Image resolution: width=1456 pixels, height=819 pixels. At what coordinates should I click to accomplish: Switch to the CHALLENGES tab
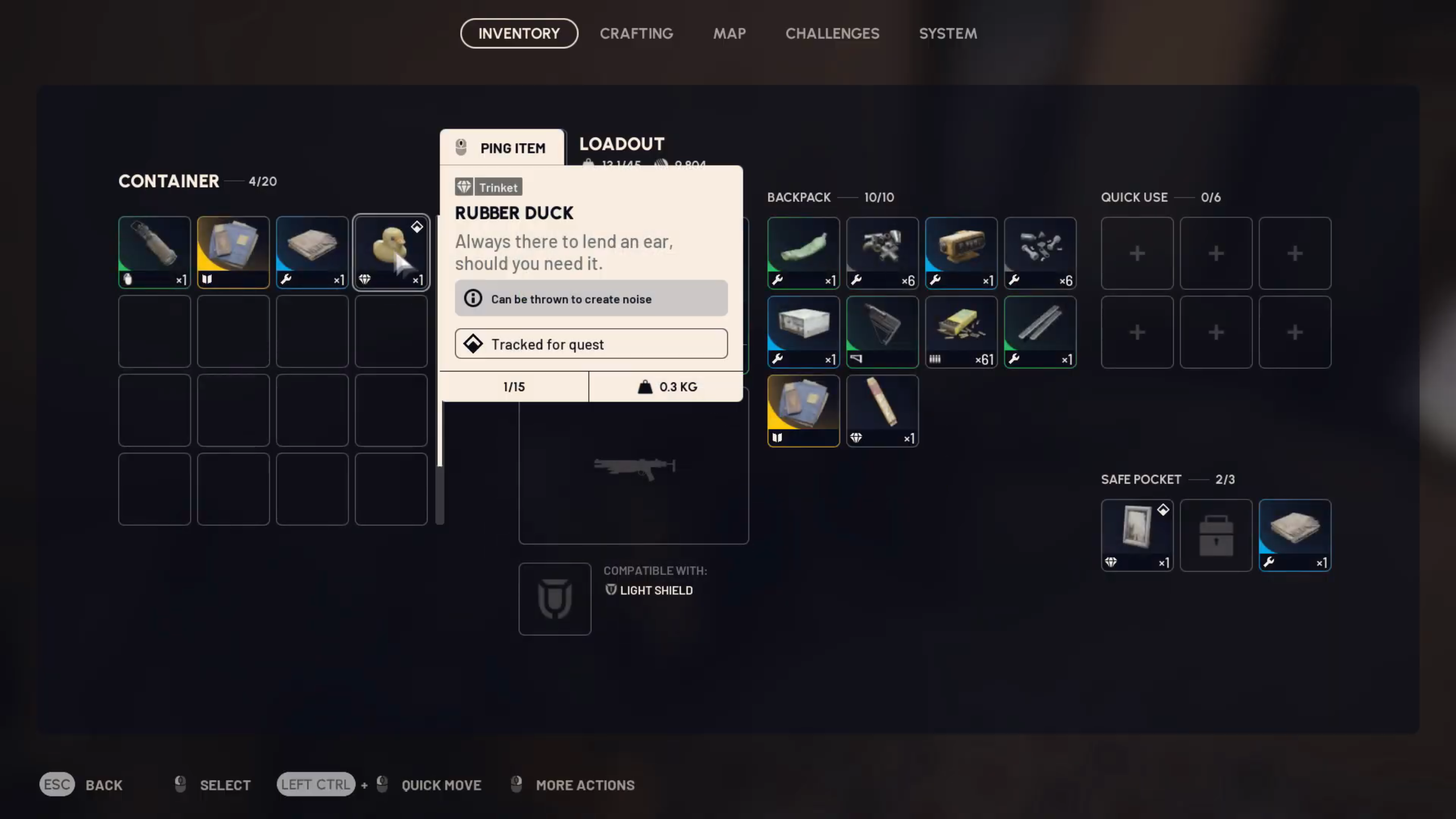coord(832,34)
